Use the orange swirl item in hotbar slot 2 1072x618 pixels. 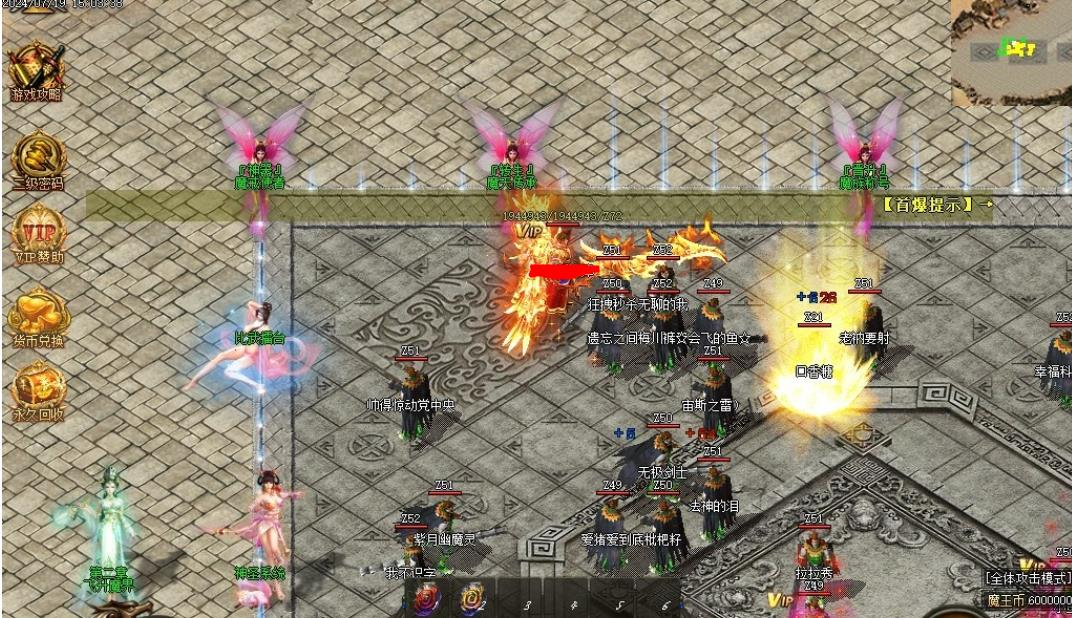[x=470, y=599]
